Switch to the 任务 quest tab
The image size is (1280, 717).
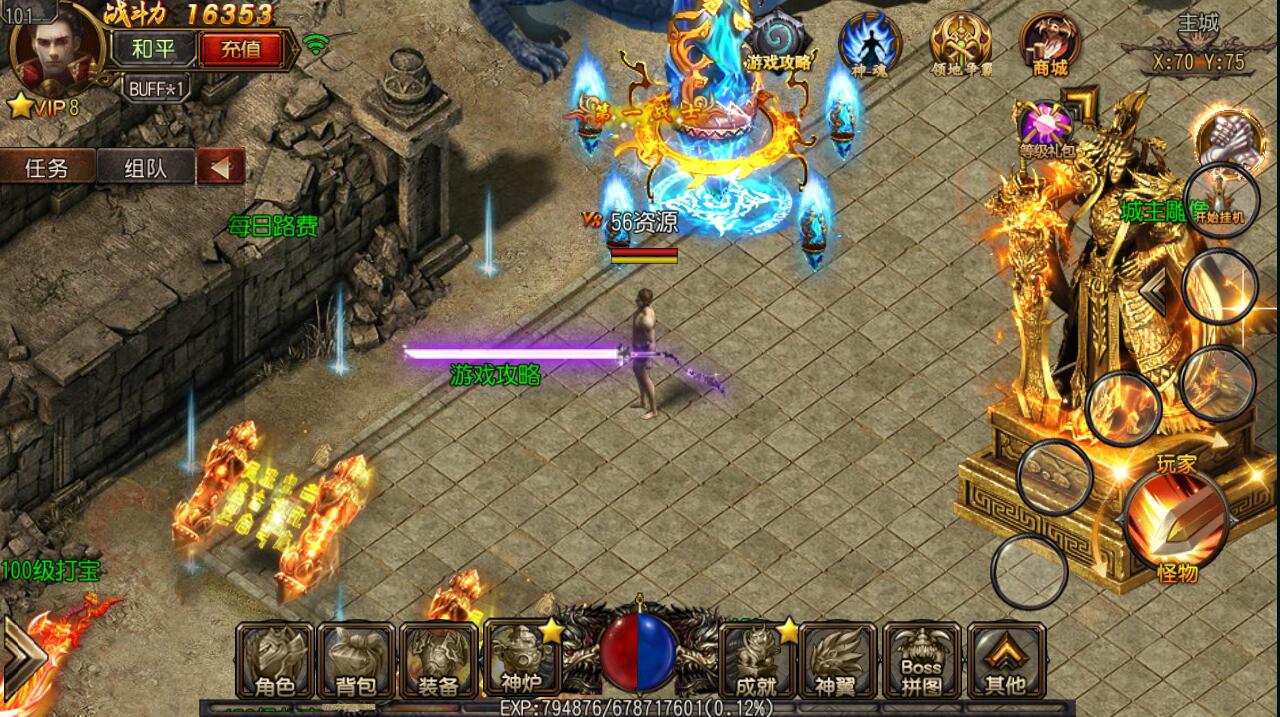pyautogui.click(x=47, y=167)
